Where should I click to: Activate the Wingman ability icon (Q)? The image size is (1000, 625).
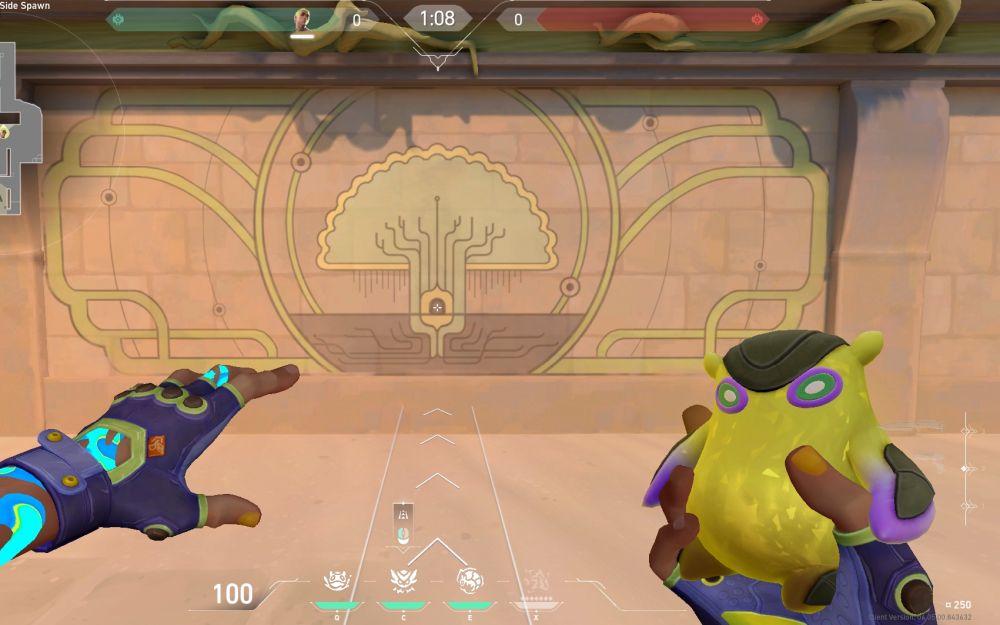click(336, 580)
